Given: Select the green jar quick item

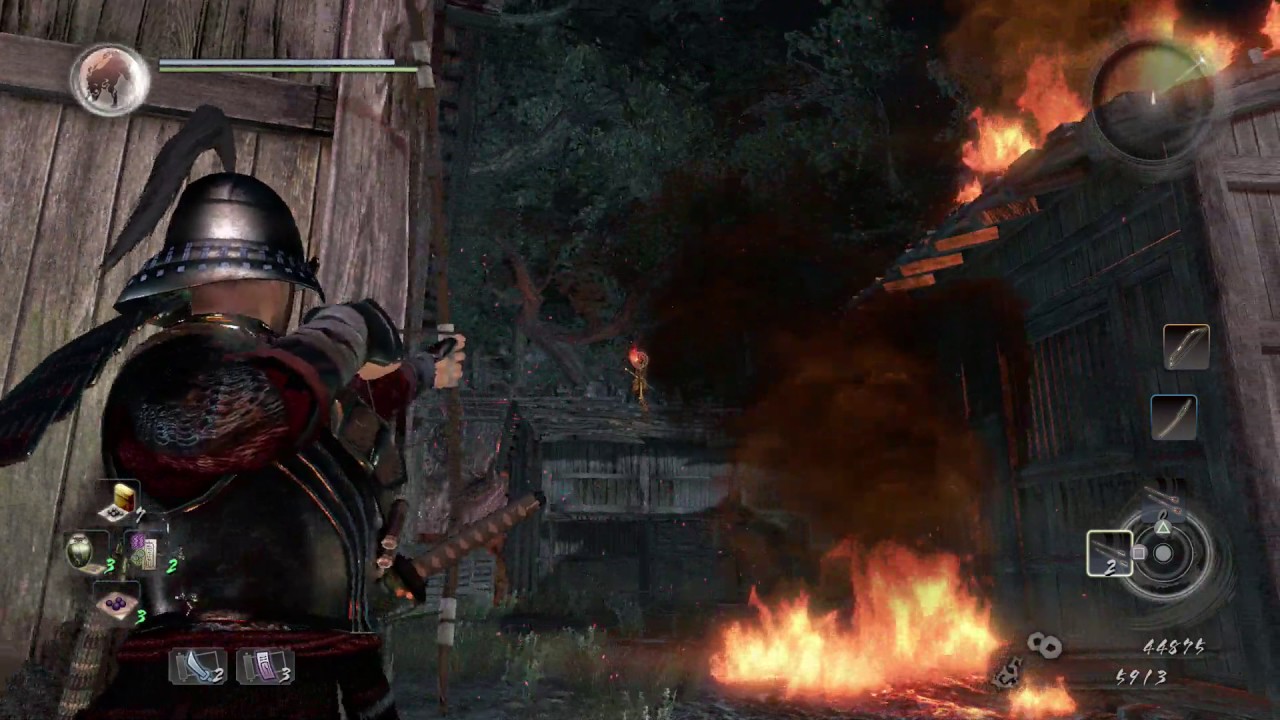Looking at the screenshot, I should tap(81, 551).
